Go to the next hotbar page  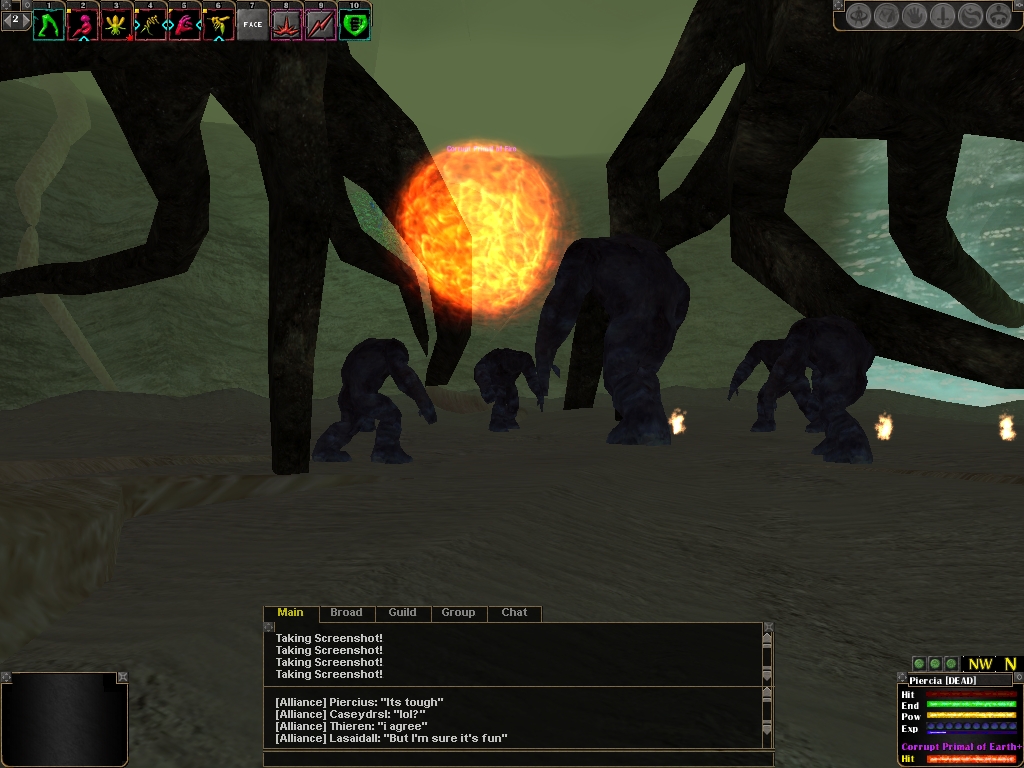coord(25,19)
